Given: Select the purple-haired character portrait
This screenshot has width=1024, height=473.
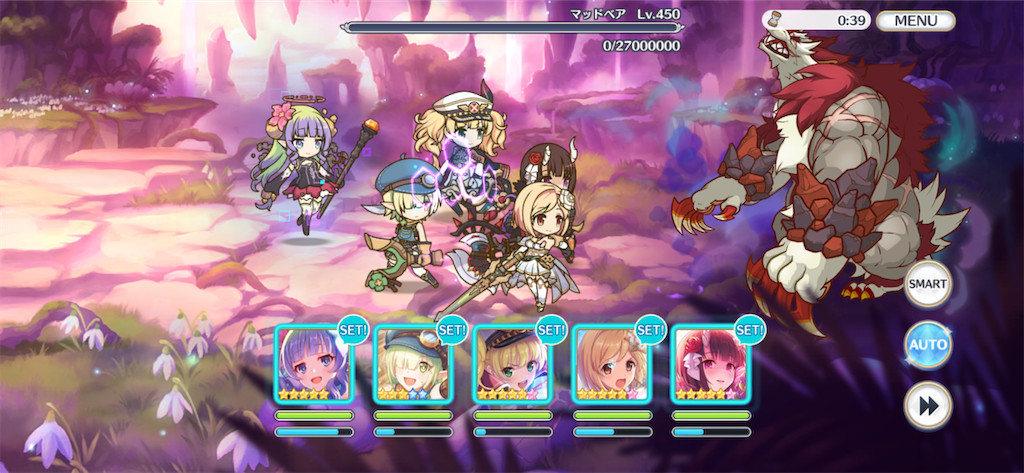Looking at the screenshot, I should [314, 364].
